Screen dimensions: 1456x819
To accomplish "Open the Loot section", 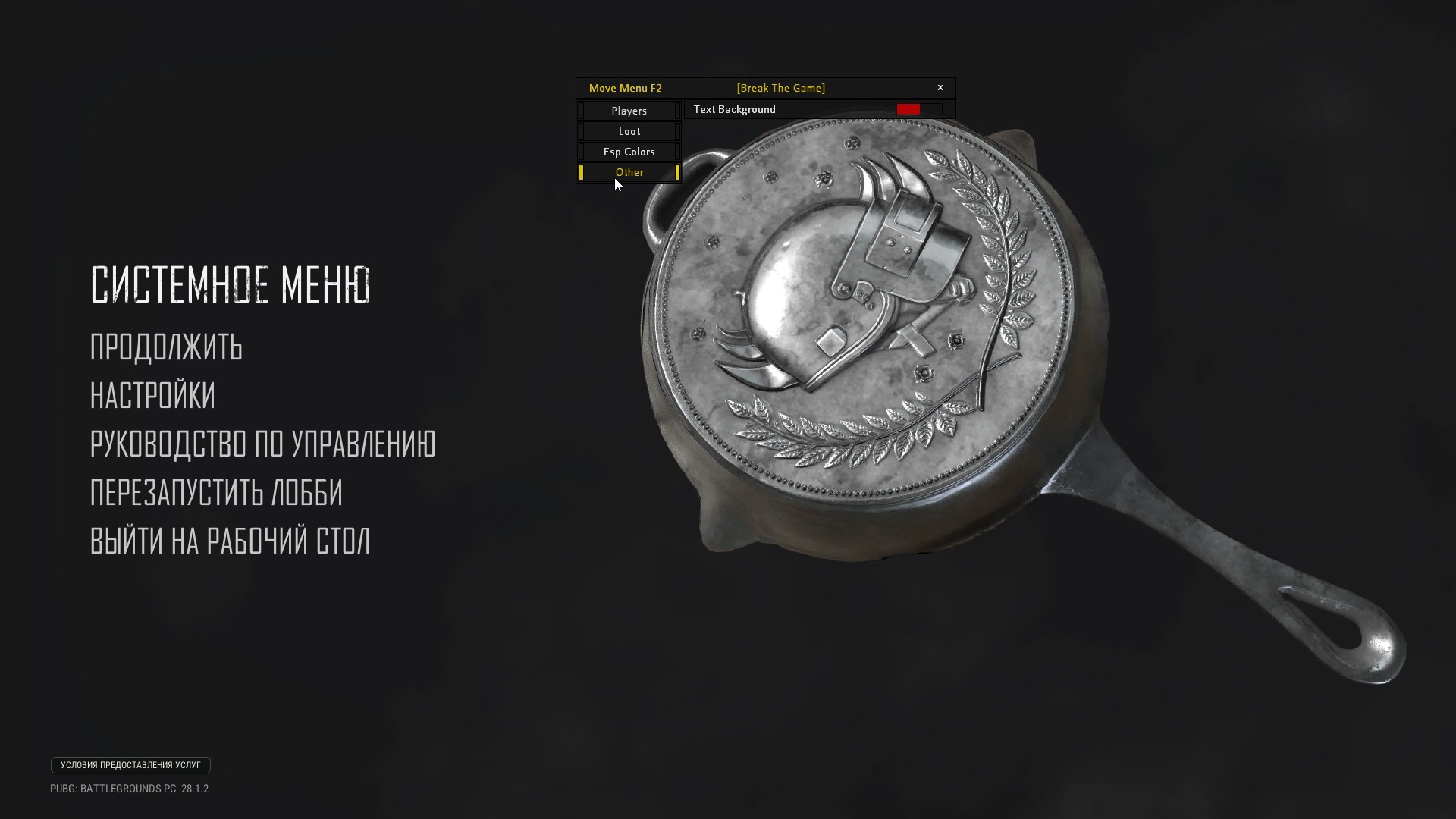I will [629, 130].
